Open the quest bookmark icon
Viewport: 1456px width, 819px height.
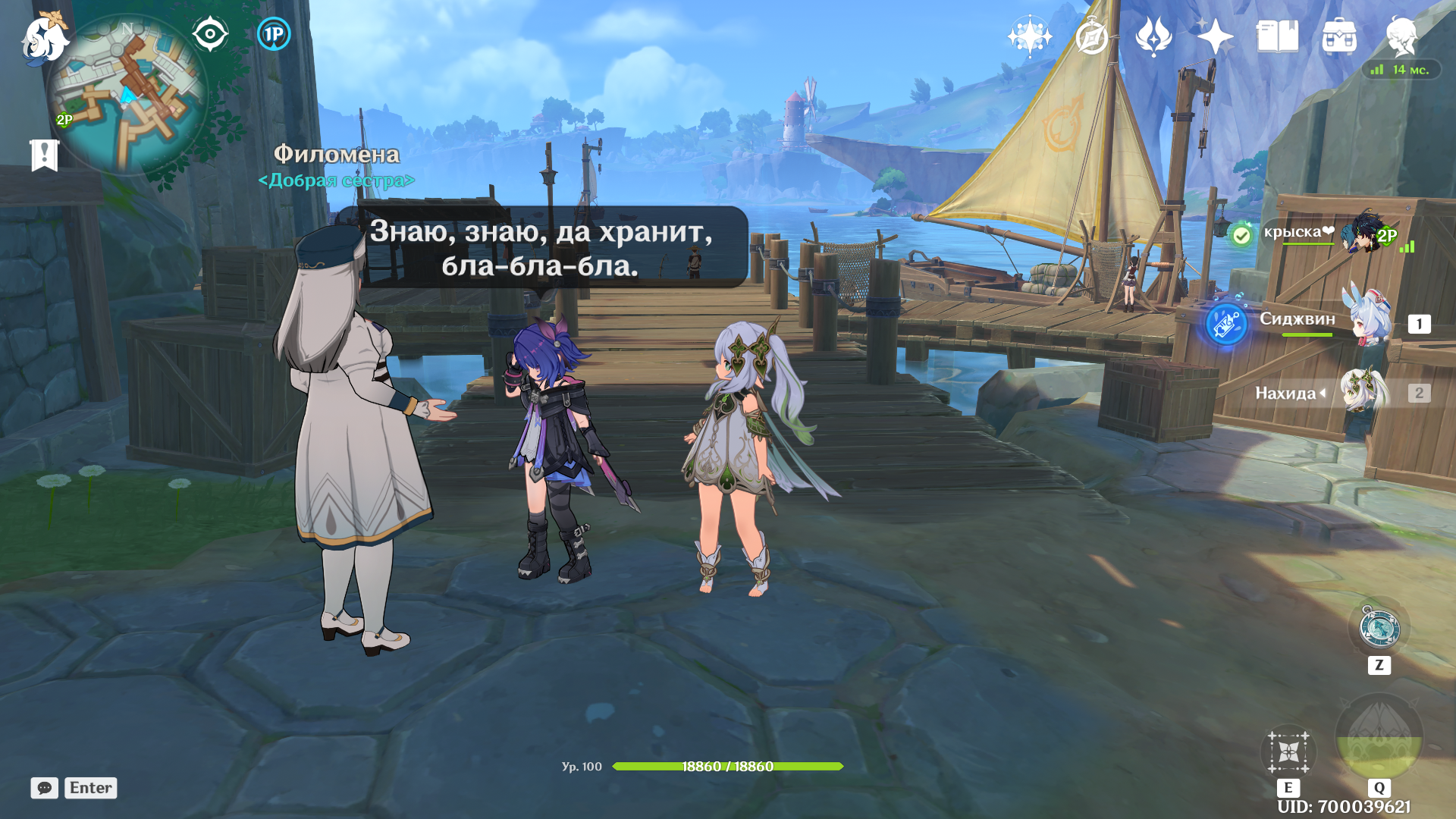(44, 155)
